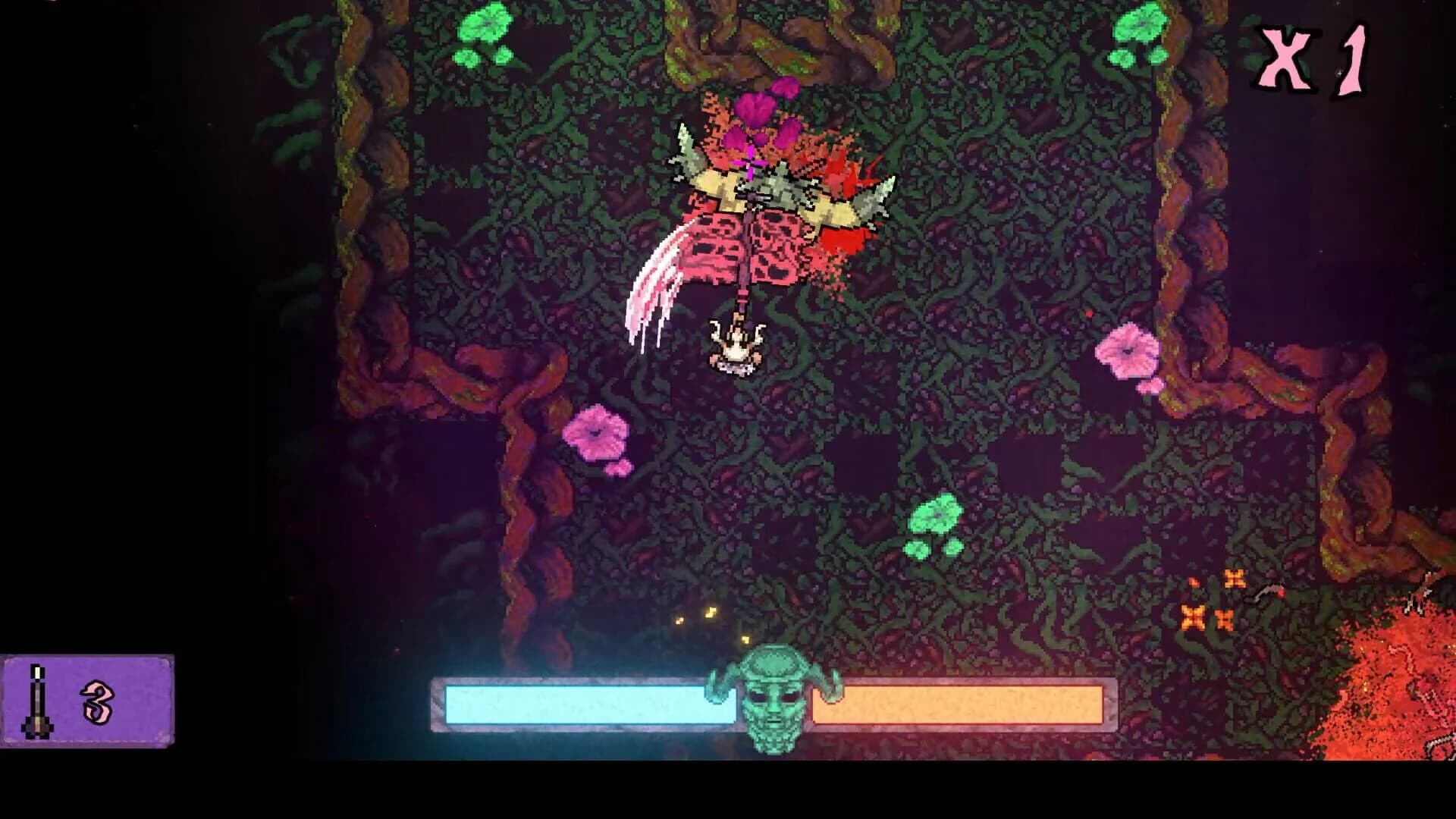Click the thrown spear stuck in the boss
The height and width of the screenshot is (819, 1456).
(x=745, y=250)
